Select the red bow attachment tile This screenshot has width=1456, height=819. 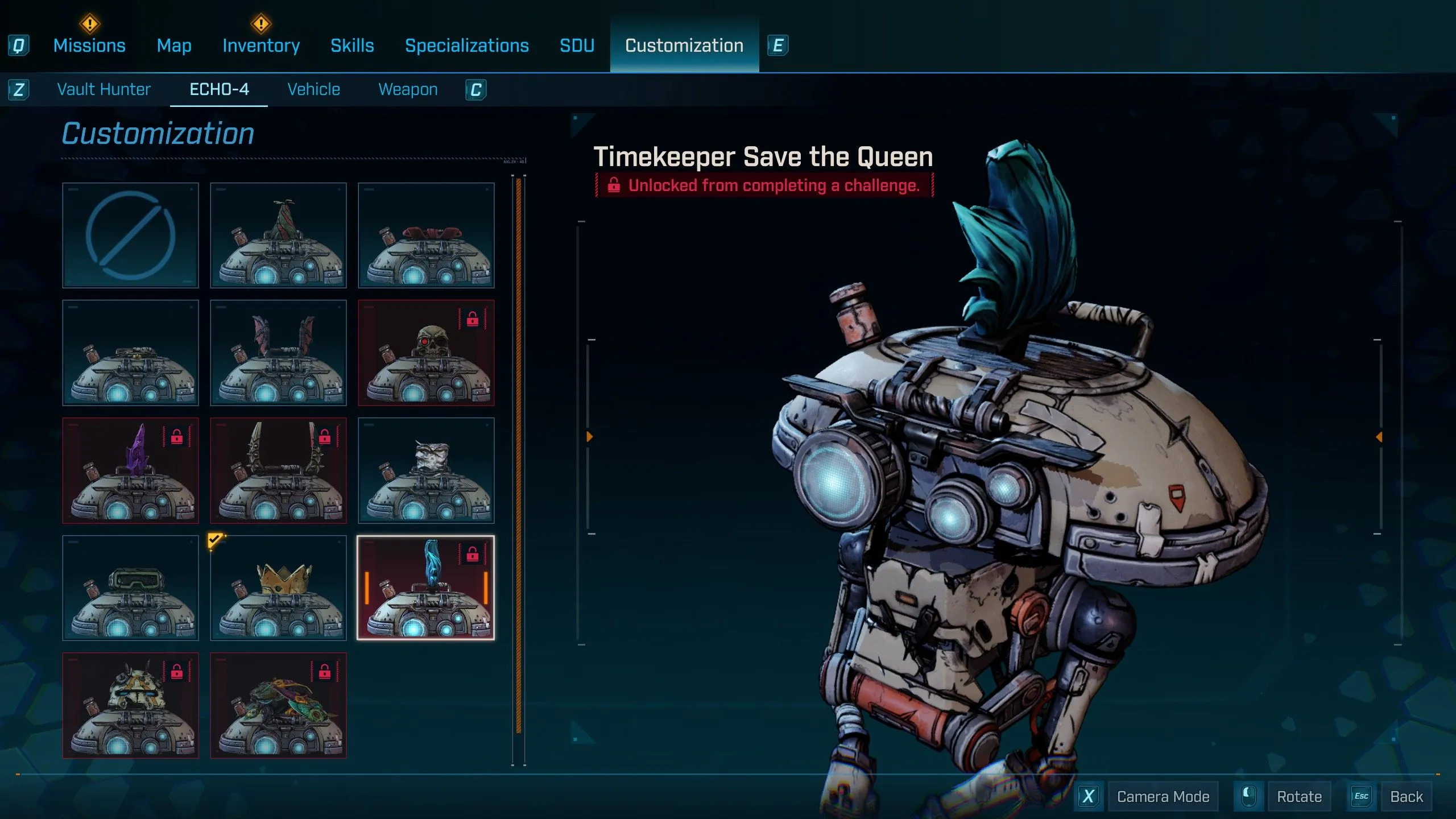point(426,235)
